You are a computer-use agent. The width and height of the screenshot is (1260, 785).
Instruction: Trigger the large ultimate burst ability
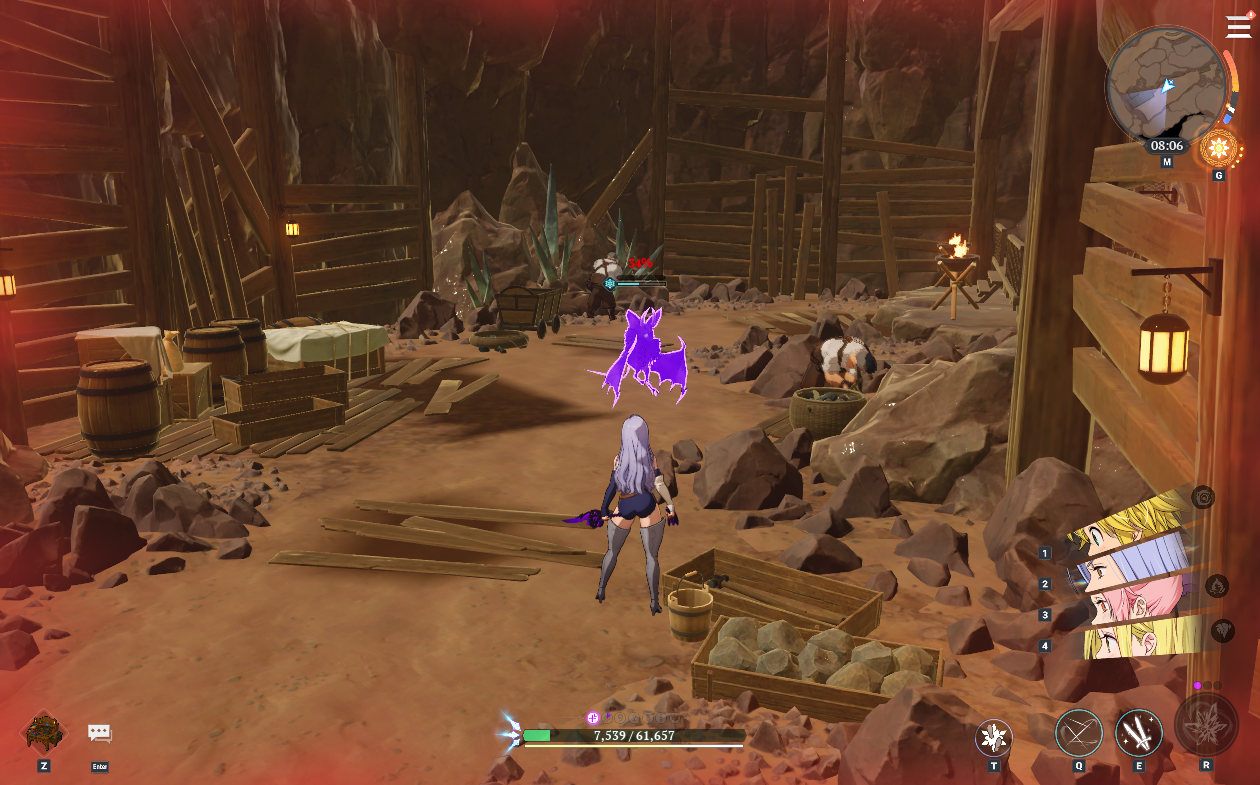tap(1206, 724)
